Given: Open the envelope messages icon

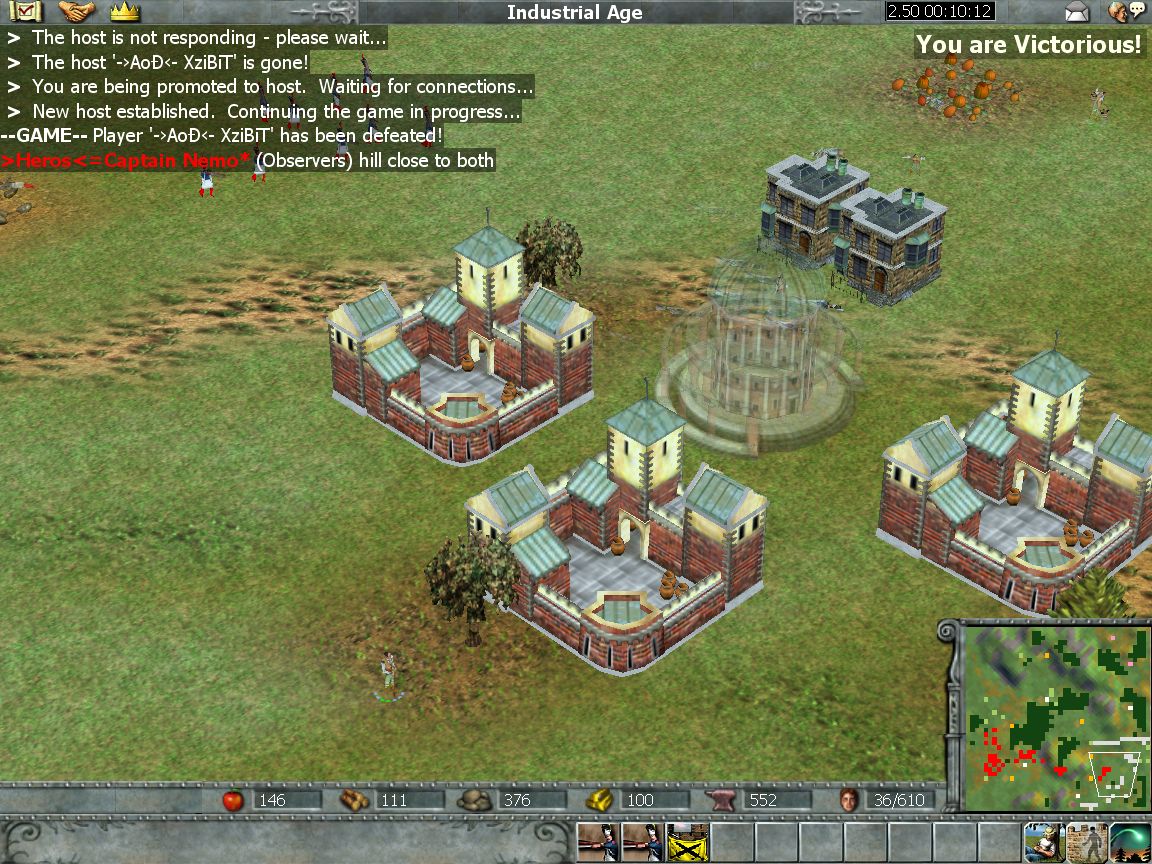Looking at the screenshot, I should (1077, 12).
